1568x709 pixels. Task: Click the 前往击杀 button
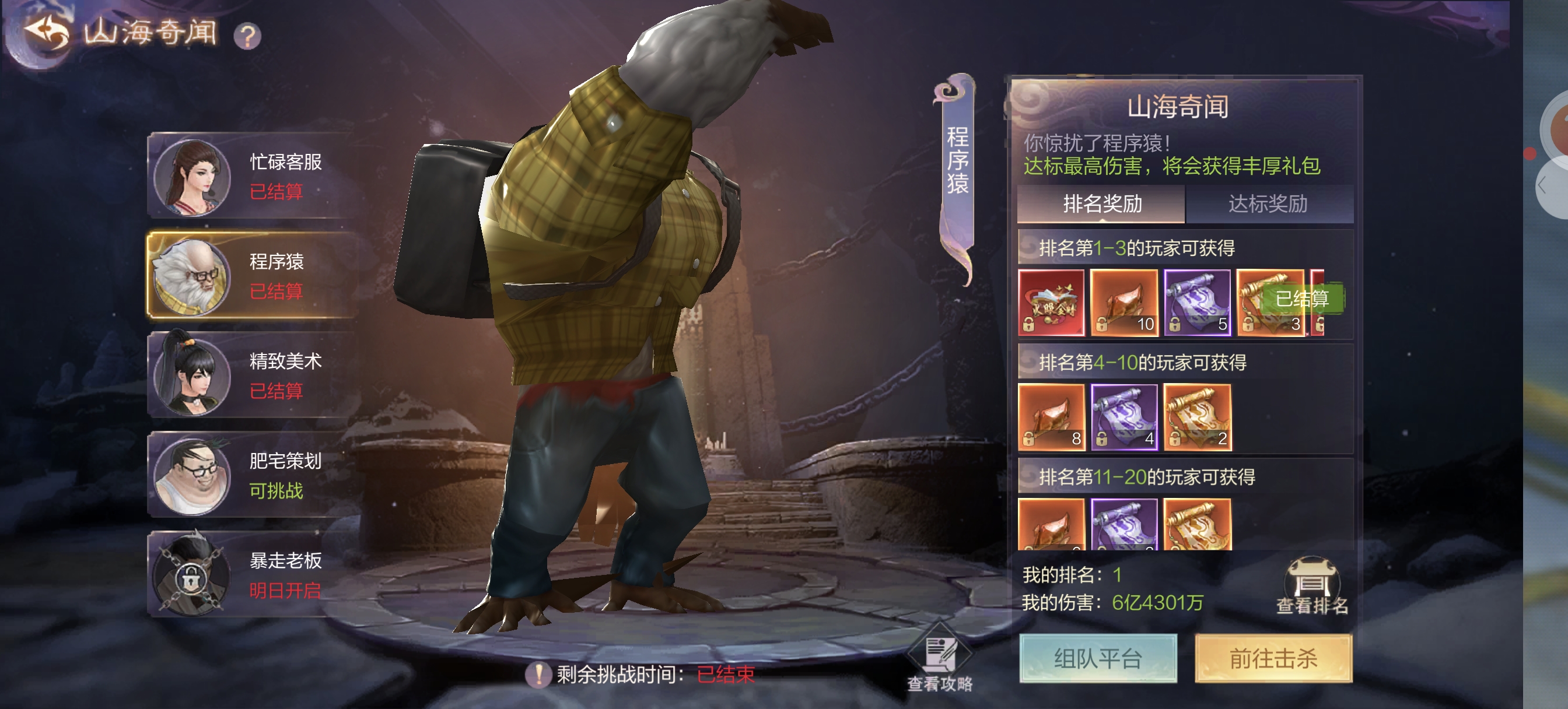(1273, 658)
